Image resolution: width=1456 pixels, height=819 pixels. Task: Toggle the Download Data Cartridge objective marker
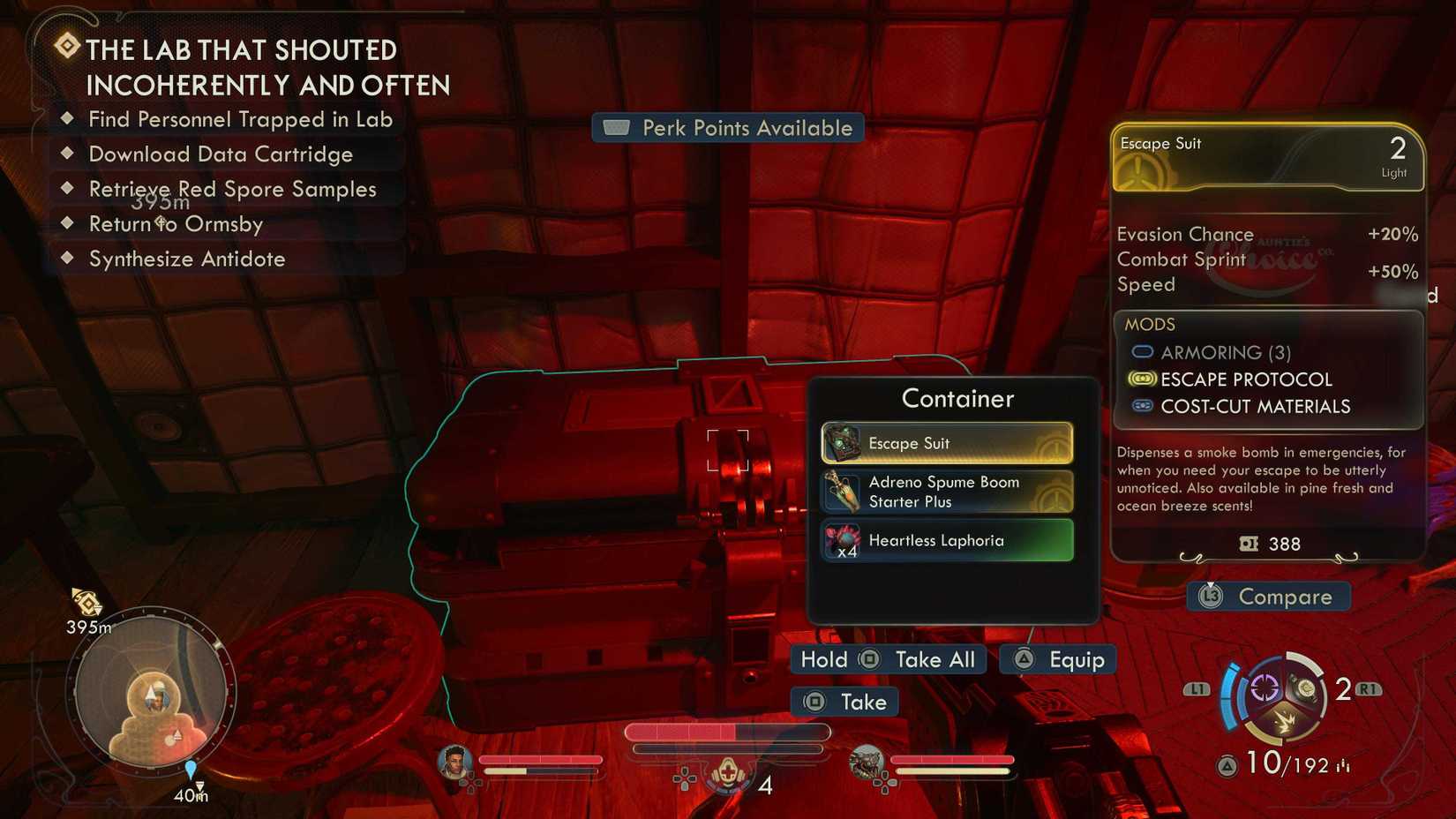(68, 154)
